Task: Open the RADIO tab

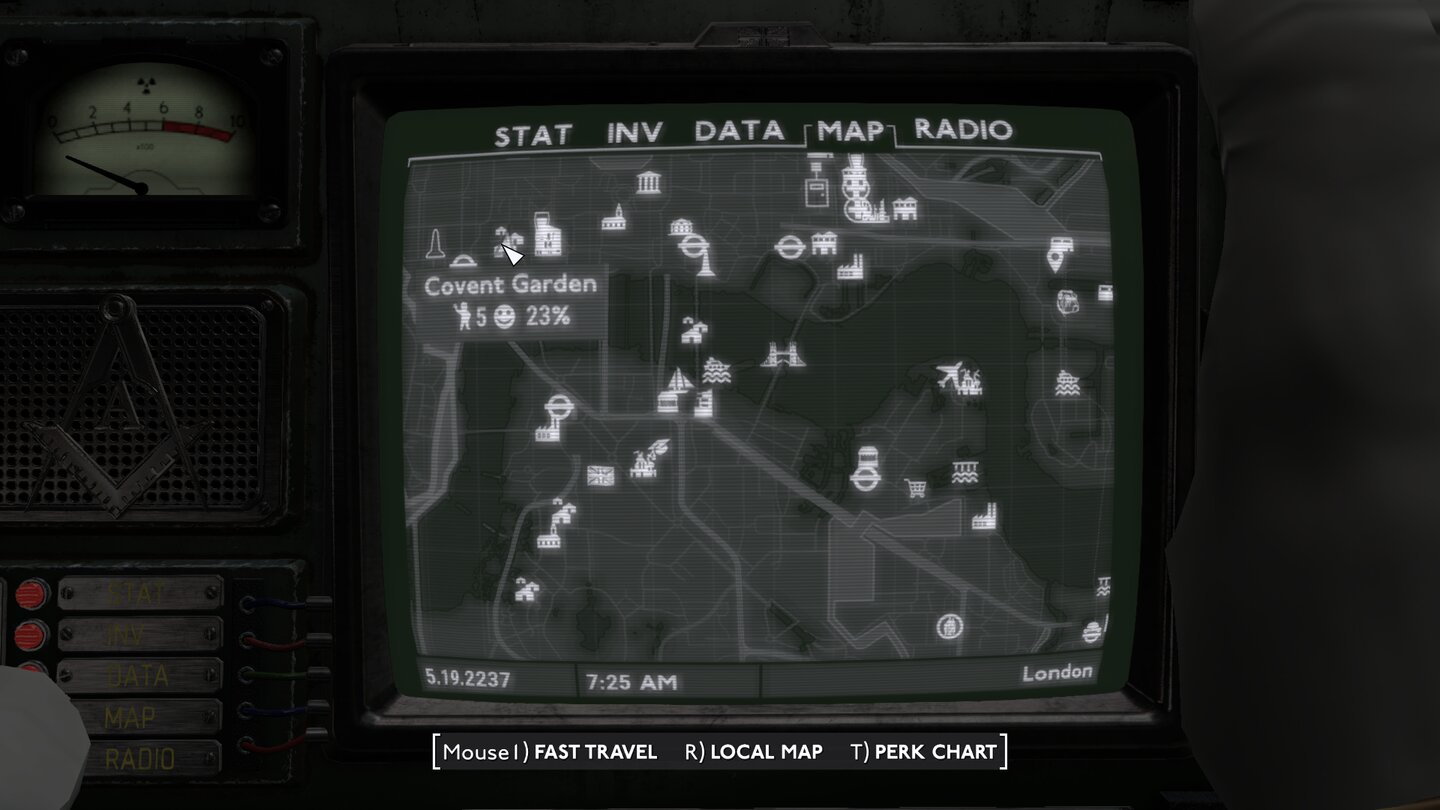Action: tap(963, 131)
